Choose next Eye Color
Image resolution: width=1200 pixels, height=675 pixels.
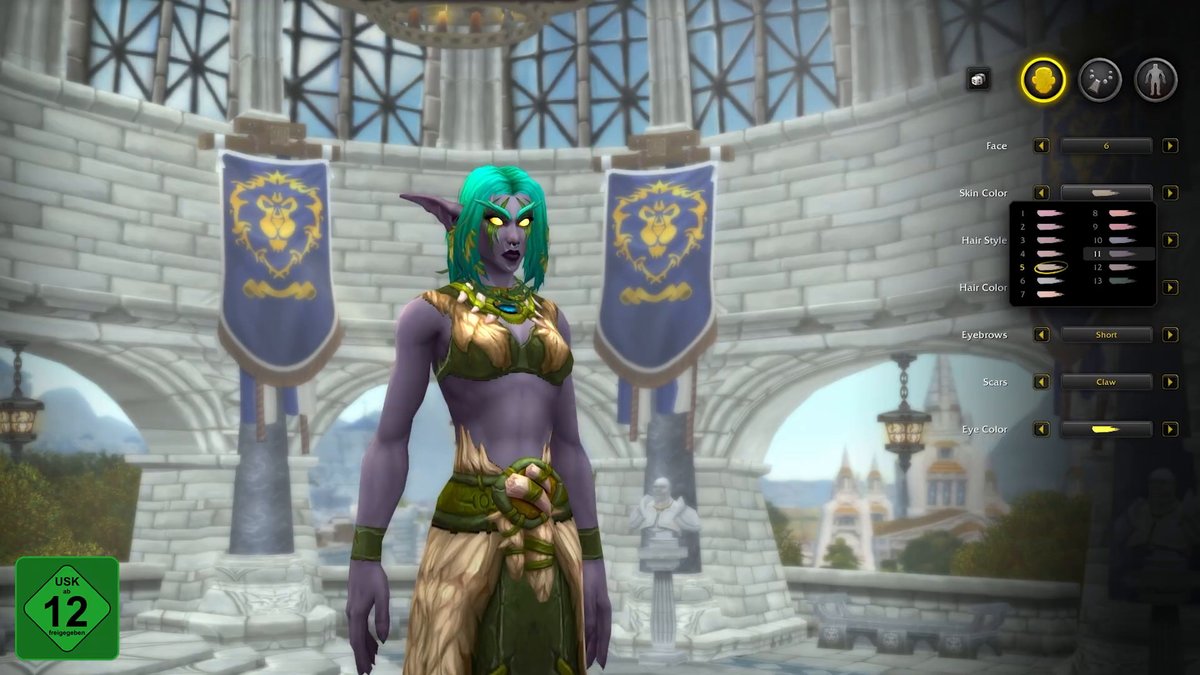point(1170,429)
